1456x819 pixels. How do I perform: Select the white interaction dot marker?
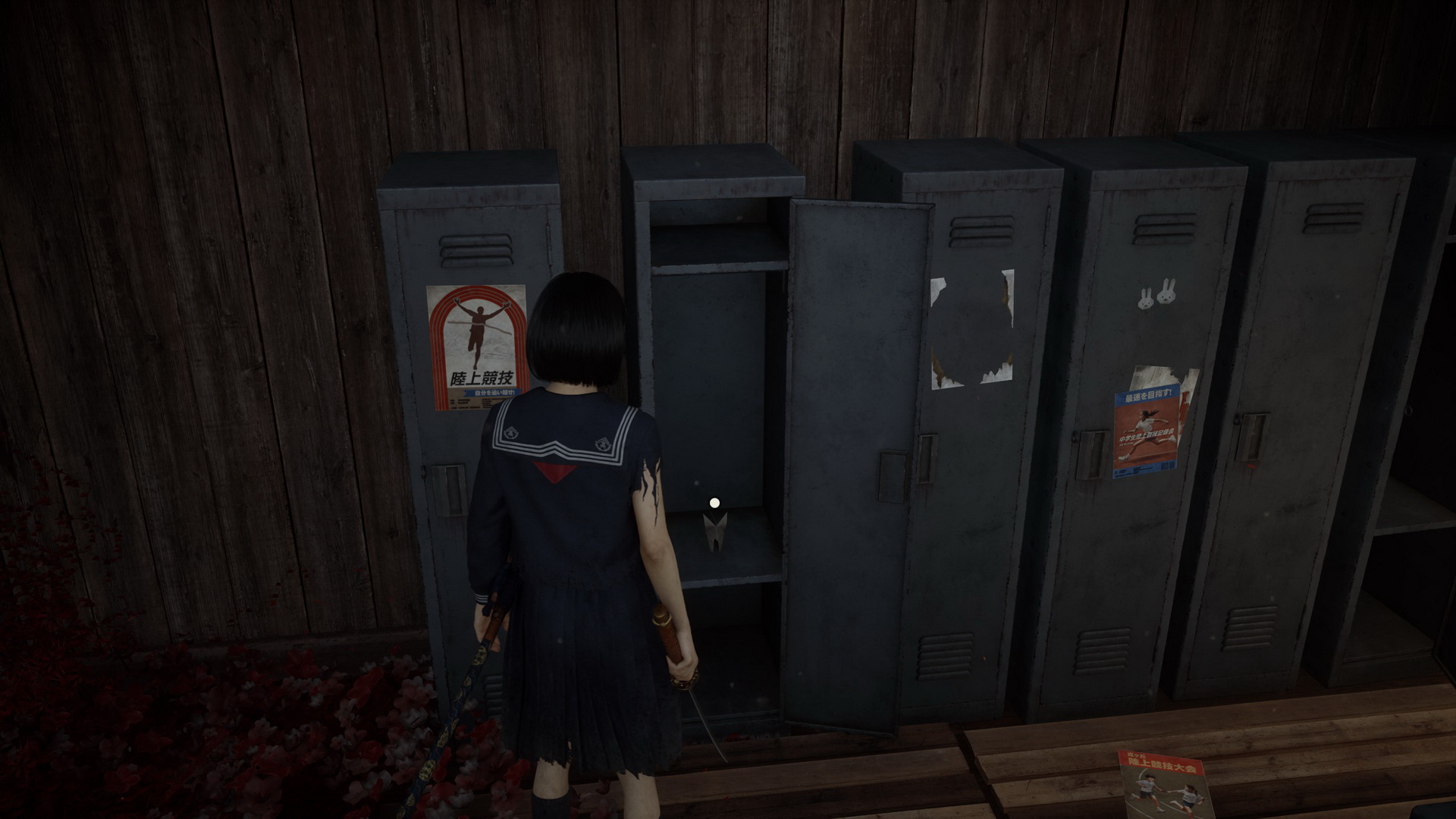click(x=714, y=502)
